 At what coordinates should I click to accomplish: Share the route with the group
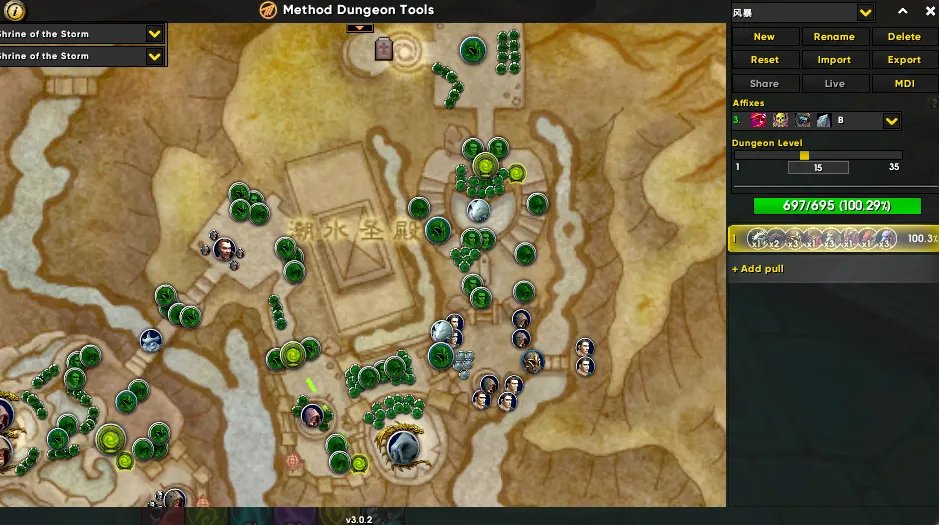(764, 84)
